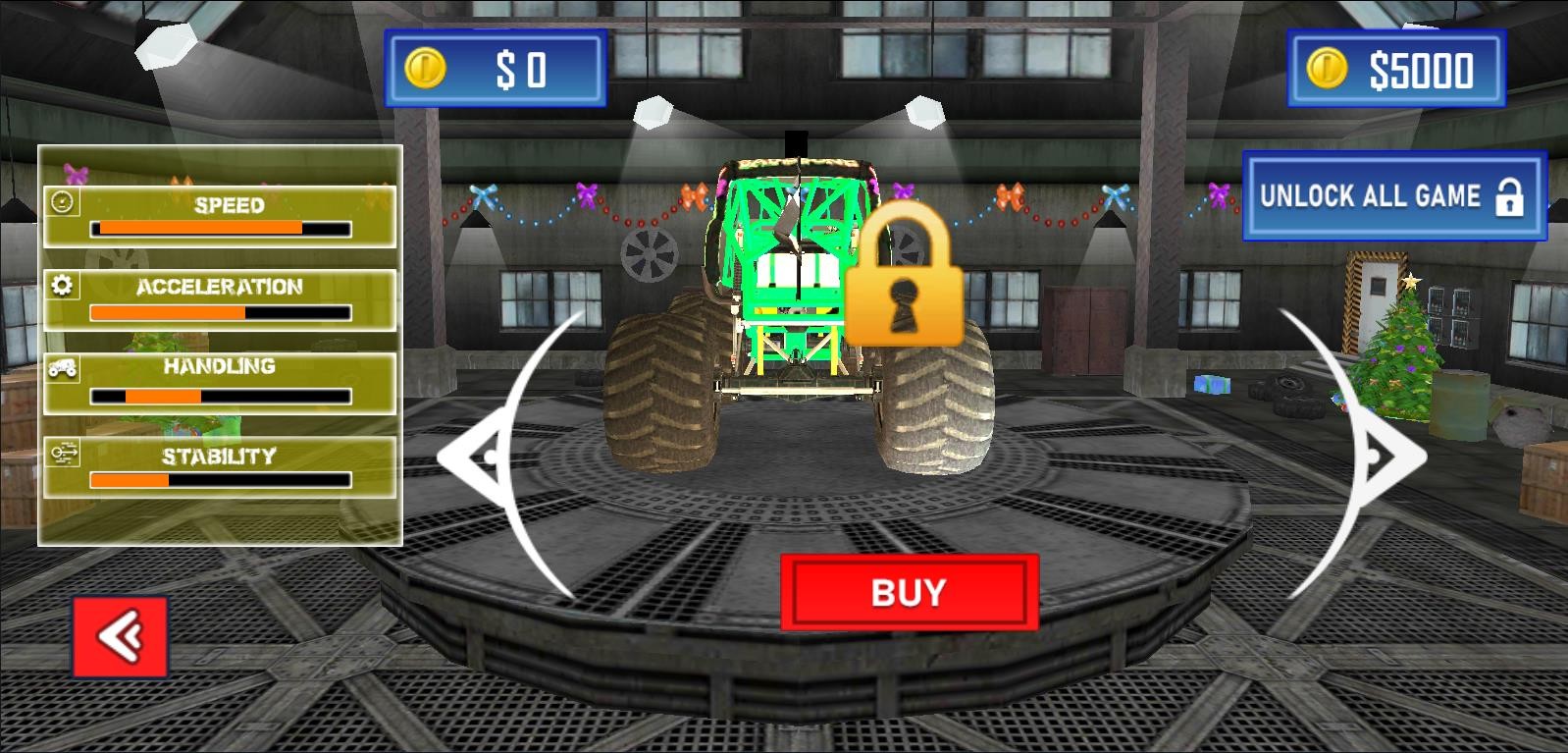Open the $5000 wallet balance panel
This screenshot has width=1568, height=753.
(x=1394, y=69)
